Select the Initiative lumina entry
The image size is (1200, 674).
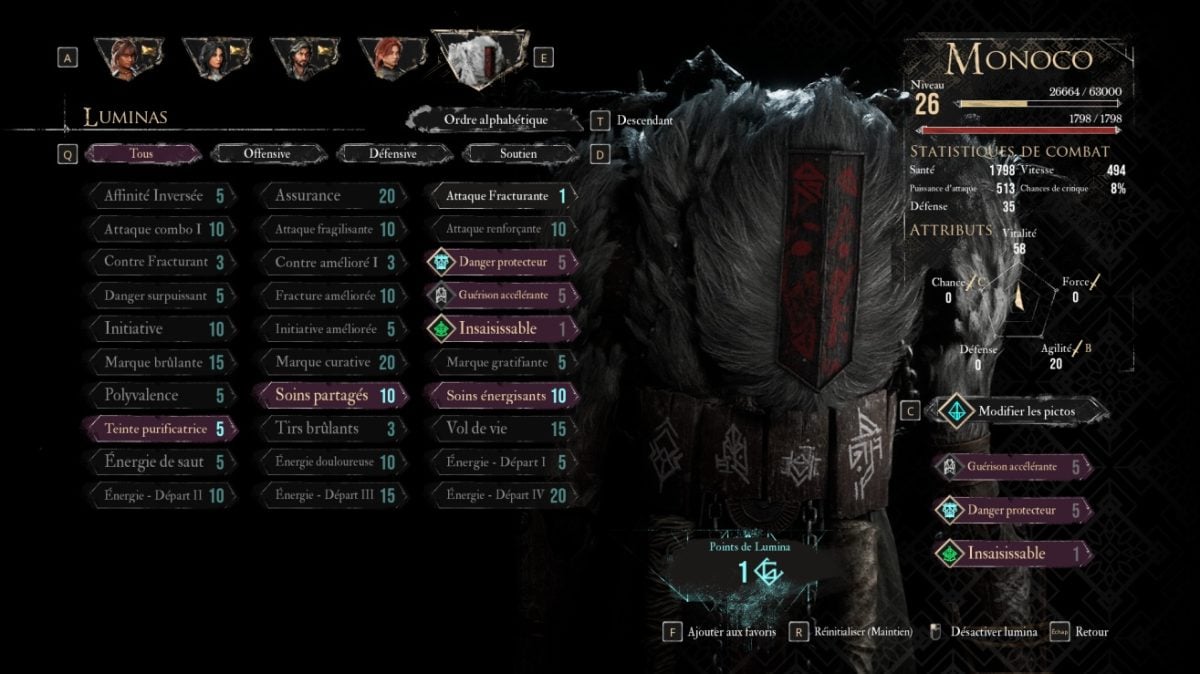point(161,329)
